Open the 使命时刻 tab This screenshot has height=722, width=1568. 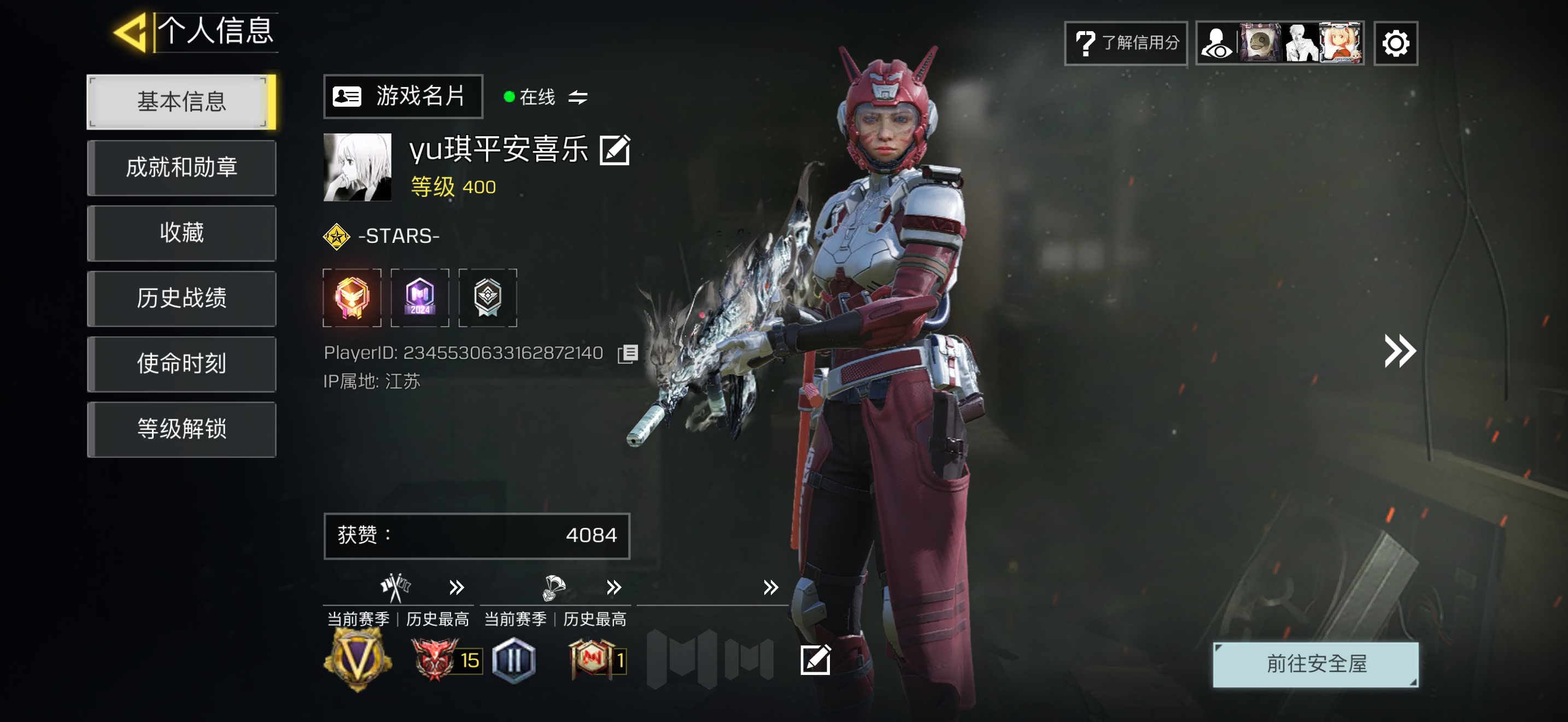181,363
